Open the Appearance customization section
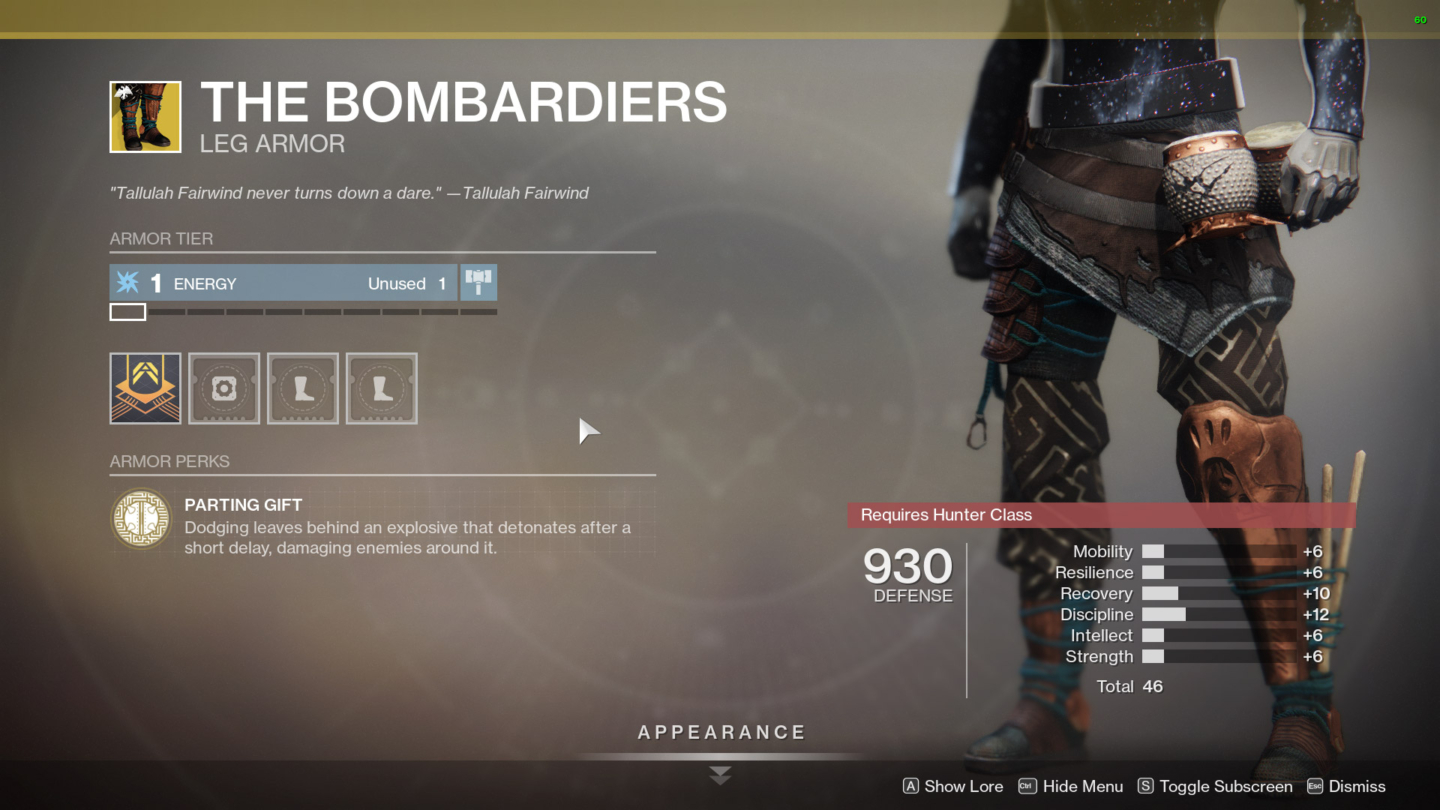This screenshot has width=1440, height=810. tap(719, 731)
